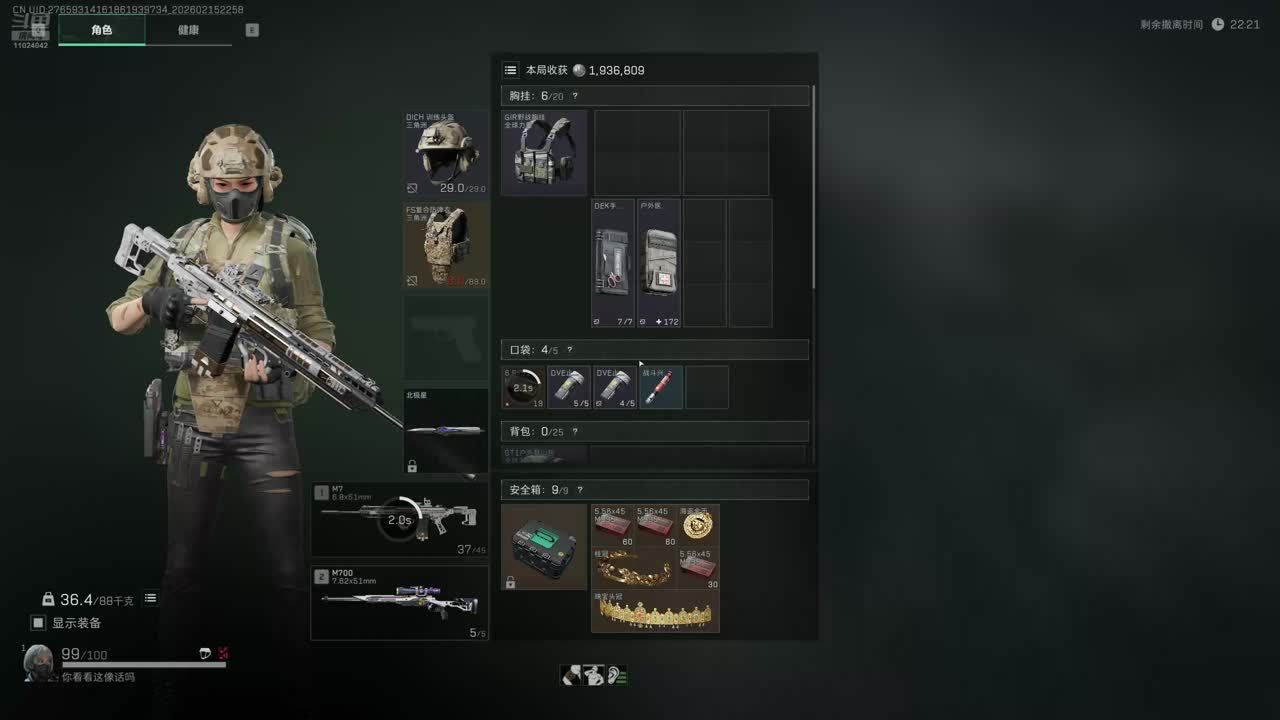This screenshot has width=1280, height=720.
Task: Toggle the 显示装备 checkbox
Action: 38,623
